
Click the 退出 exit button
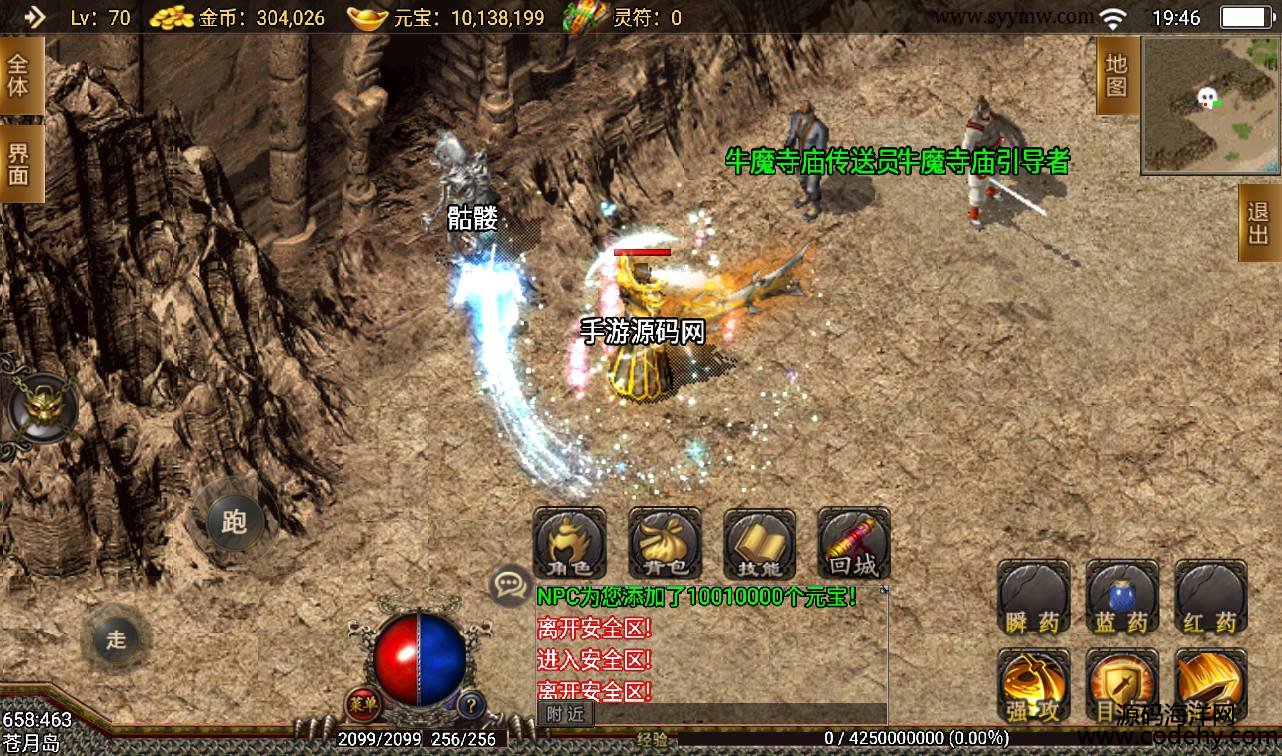pos(1259,222)
